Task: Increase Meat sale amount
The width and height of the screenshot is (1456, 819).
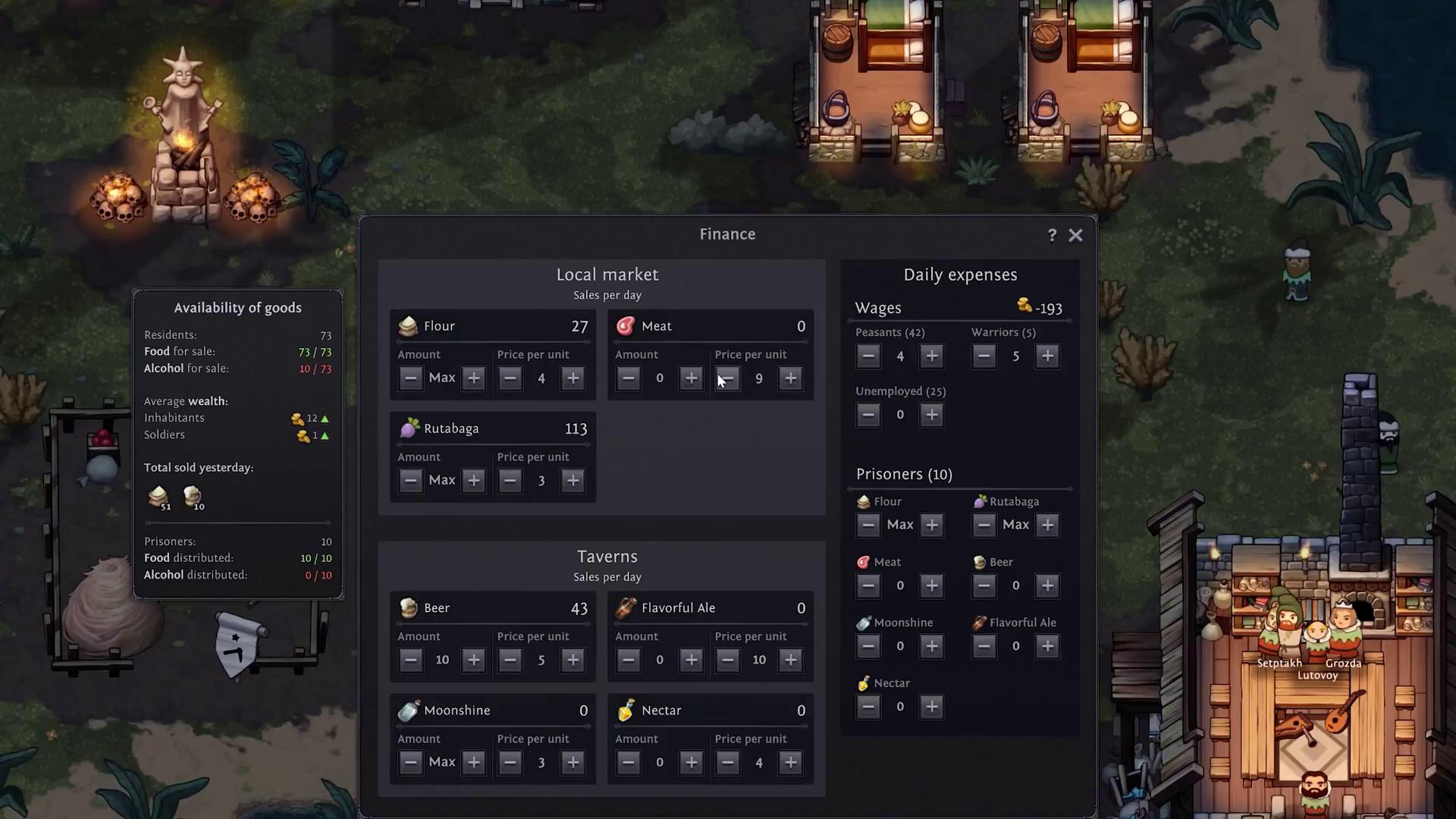Action: coord(691,378)
